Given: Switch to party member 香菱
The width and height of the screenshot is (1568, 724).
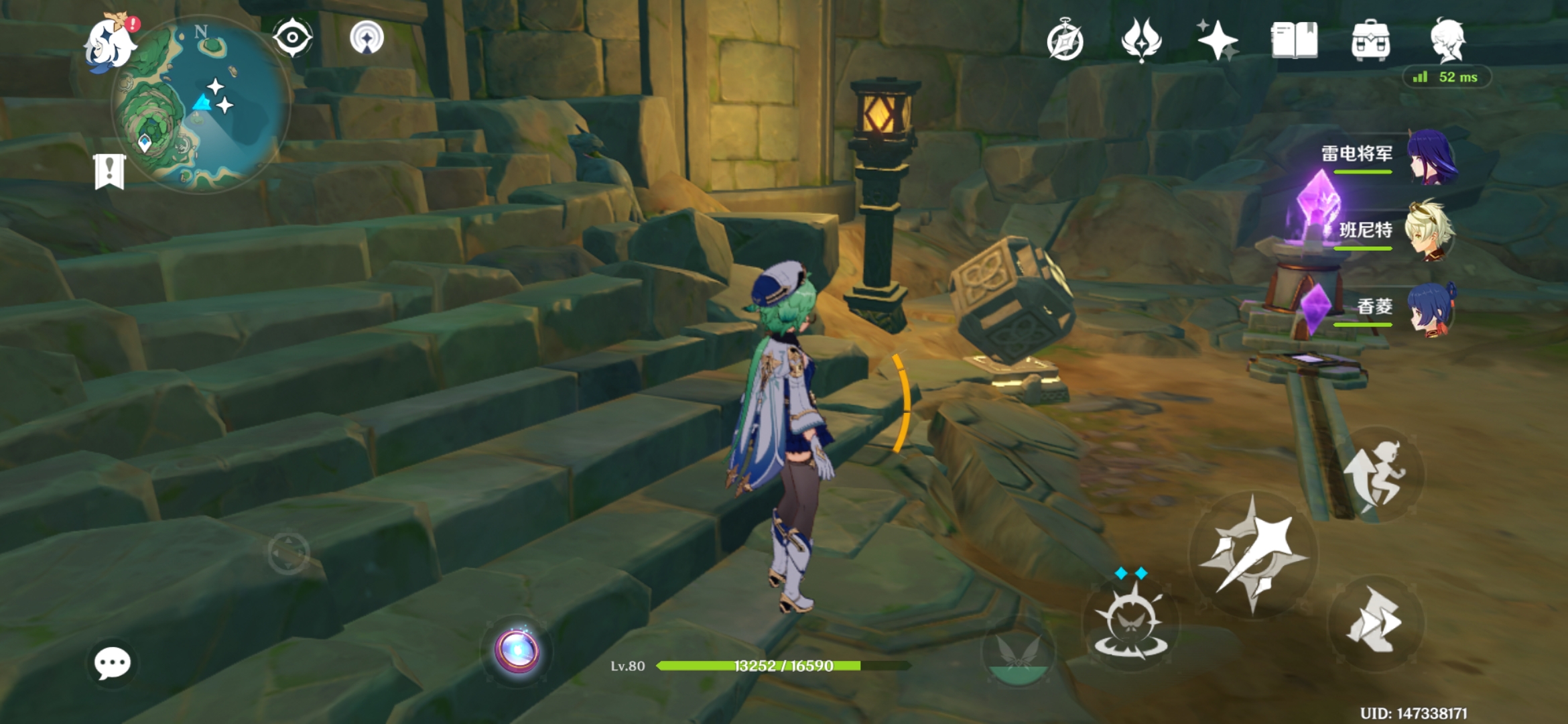Looking at the screenshot, I should [1431, 308].
